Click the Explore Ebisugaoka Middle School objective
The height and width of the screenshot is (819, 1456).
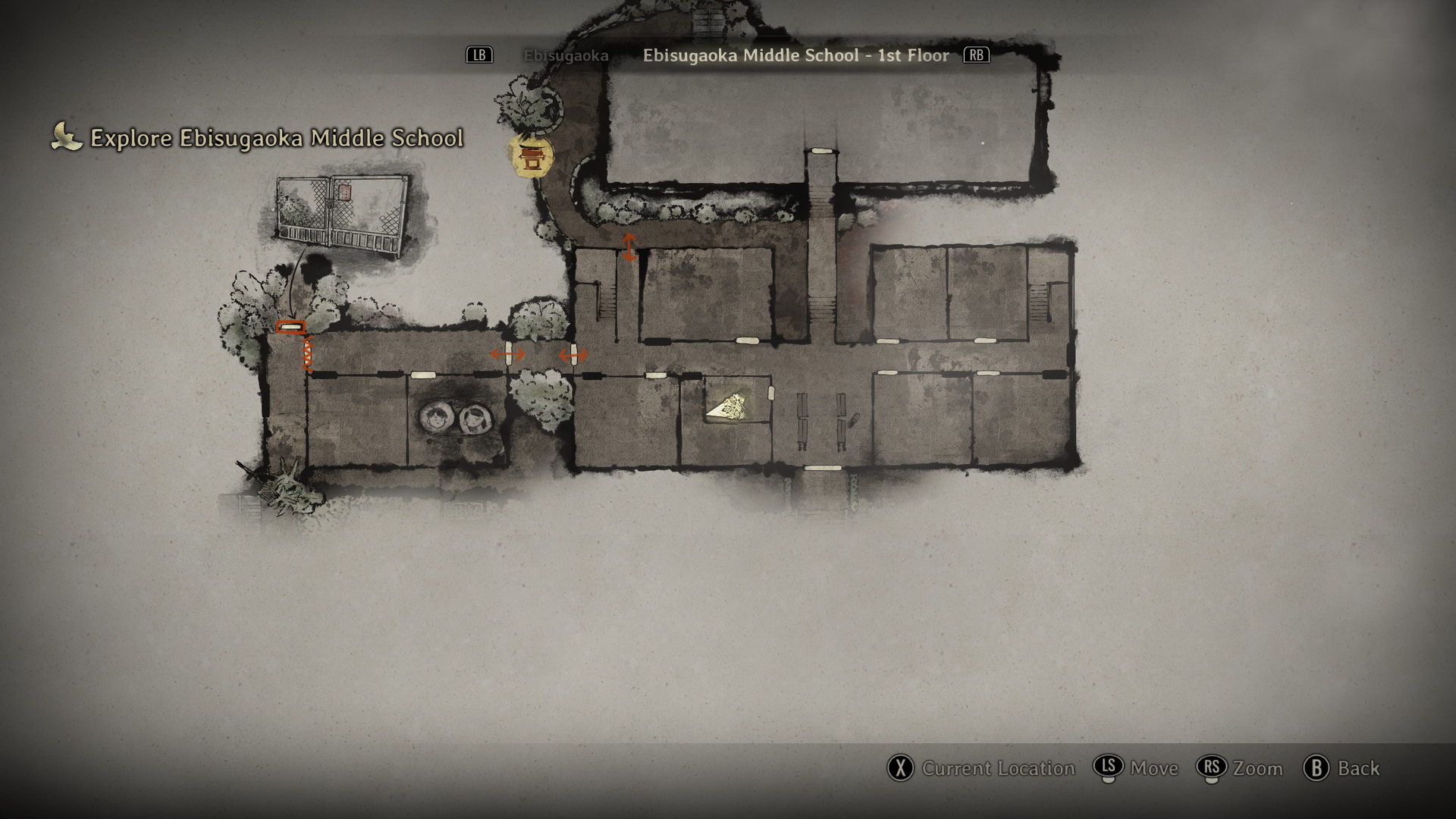point(276,138)
